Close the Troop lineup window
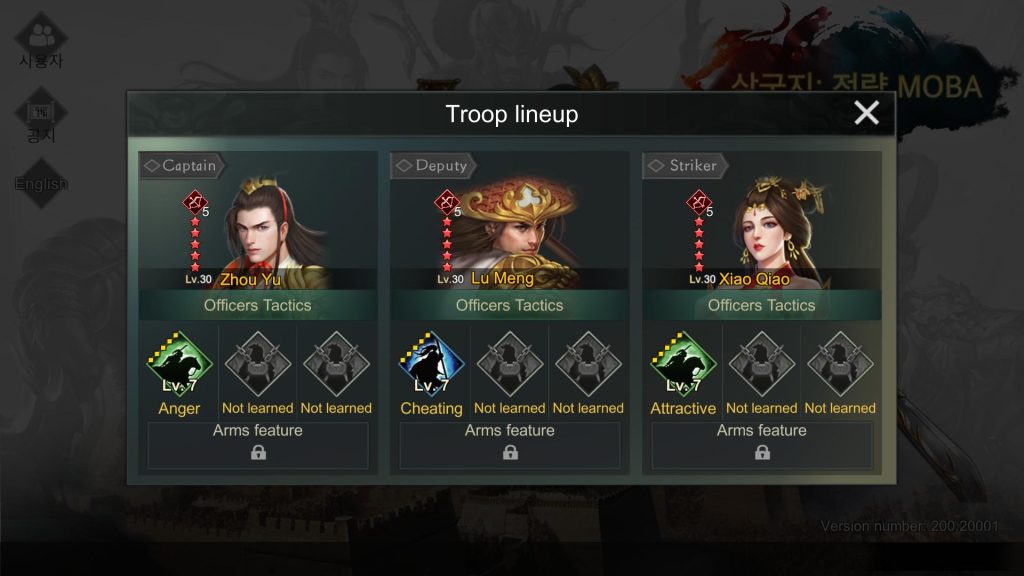This screenshot has width=1024, height=576. [866, 113]
